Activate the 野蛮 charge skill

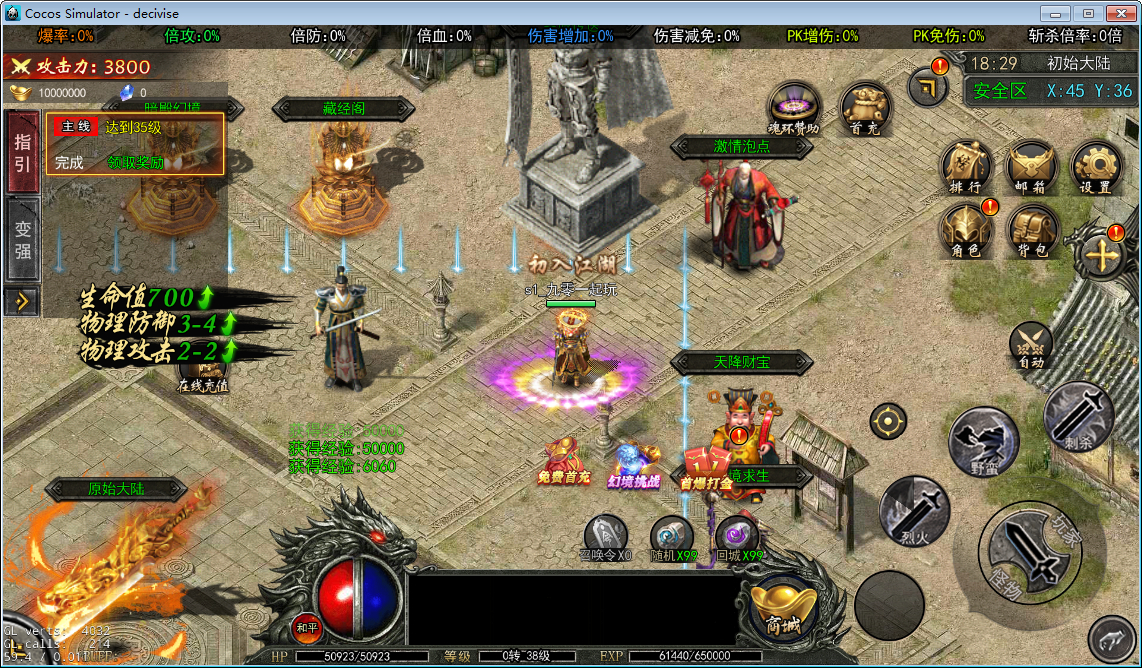[x=983, y=442]
